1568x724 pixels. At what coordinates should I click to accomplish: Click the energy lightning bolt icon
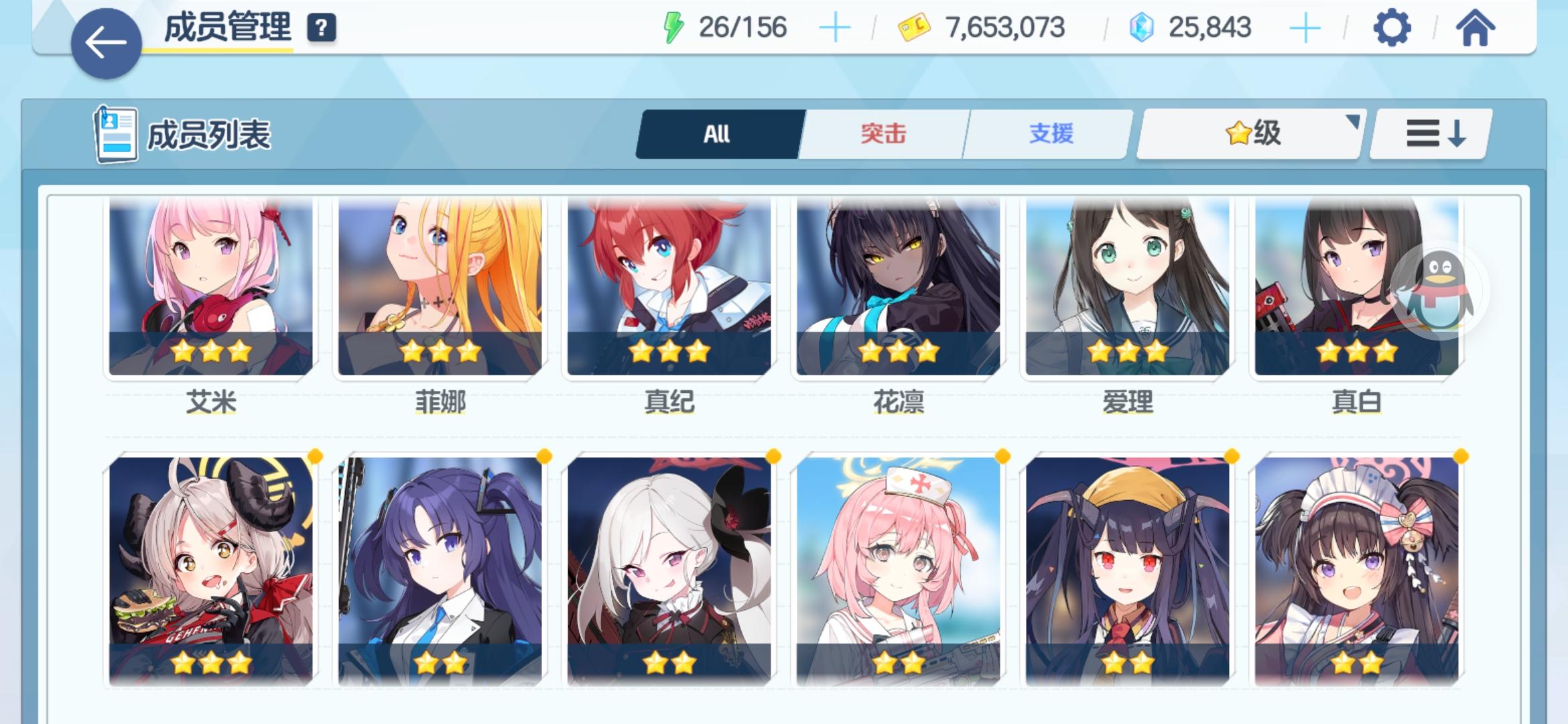(x=673, y=27)
